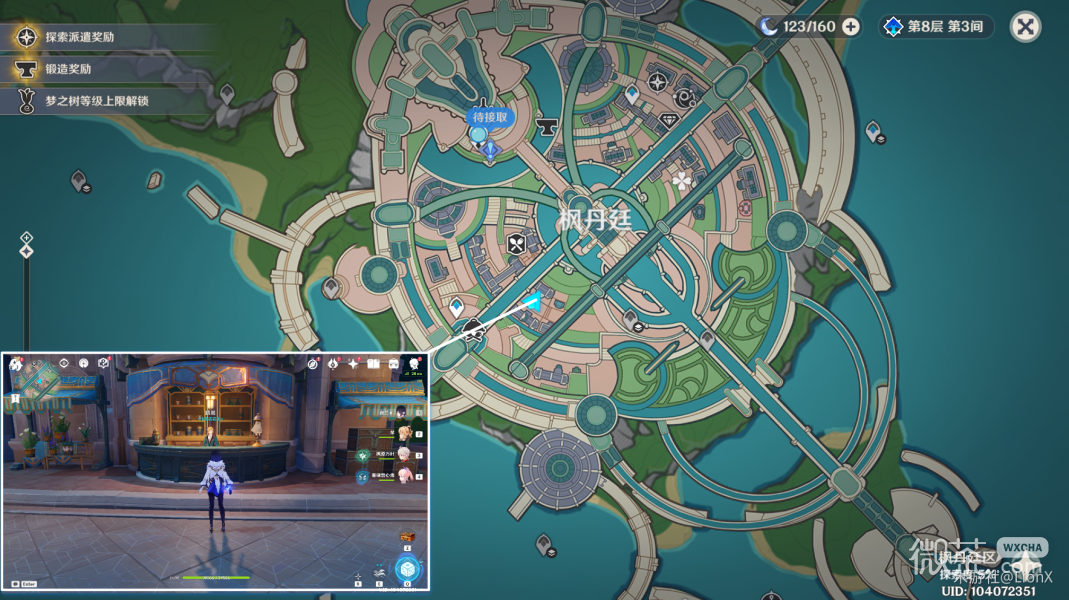Viewport: 1069px width, 600px height.
Task: Select the 待接取 quest marker
Action: (488, 118)
